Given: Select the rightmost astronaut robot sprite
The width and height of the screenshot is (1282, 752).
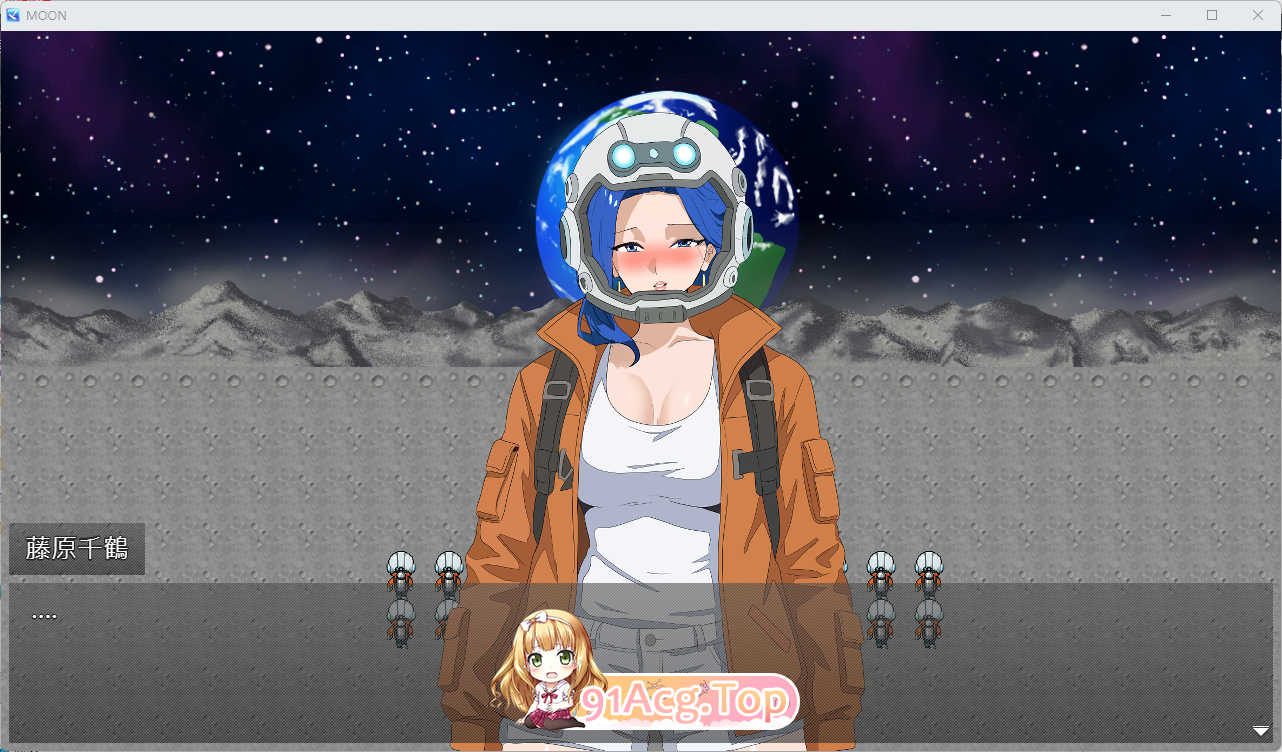Looking at the screenshot, I should coord(927,568).
